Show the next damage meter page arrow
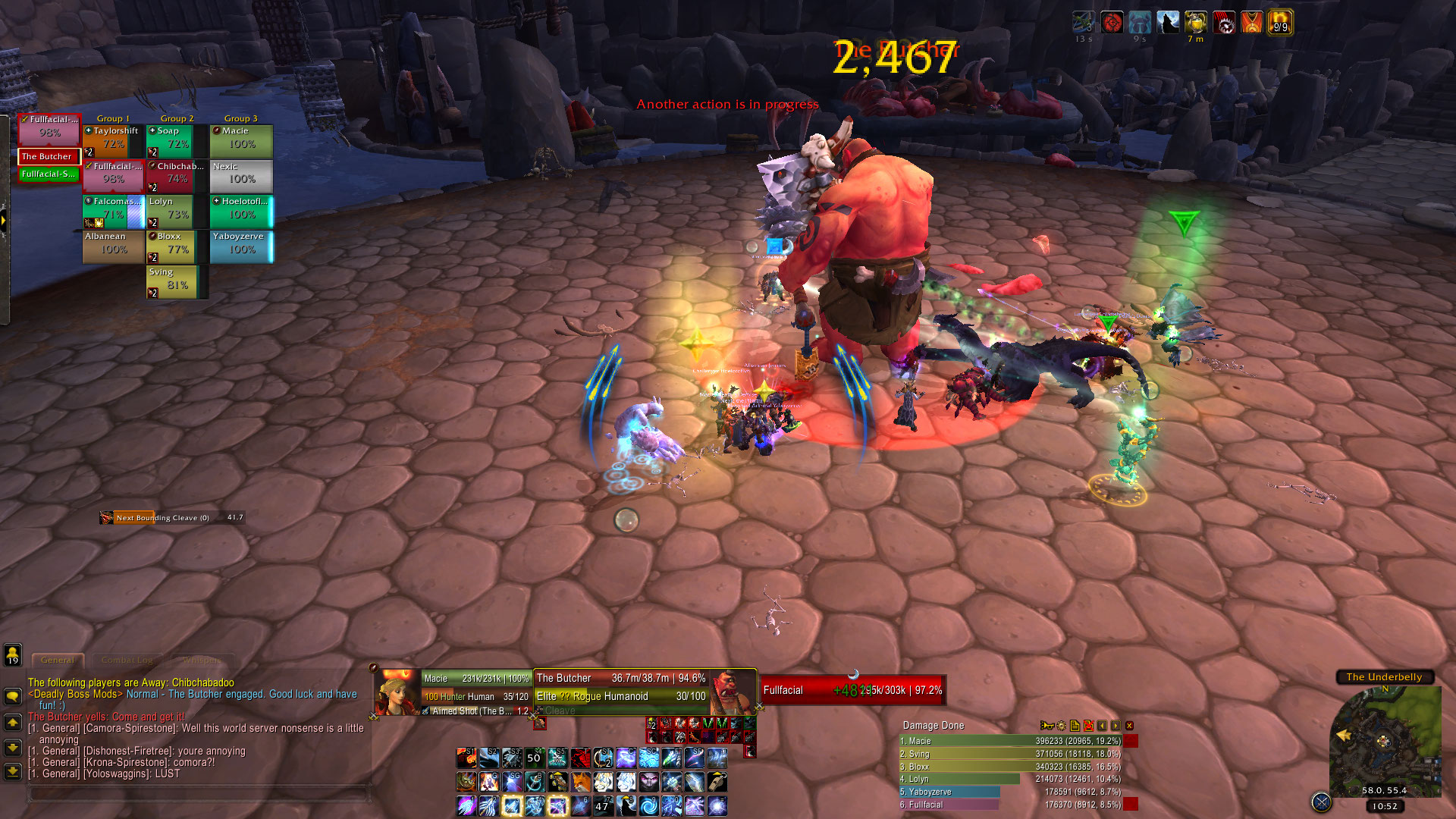The width and height of the screenshot is (1456, 819). pos(1116,726)
